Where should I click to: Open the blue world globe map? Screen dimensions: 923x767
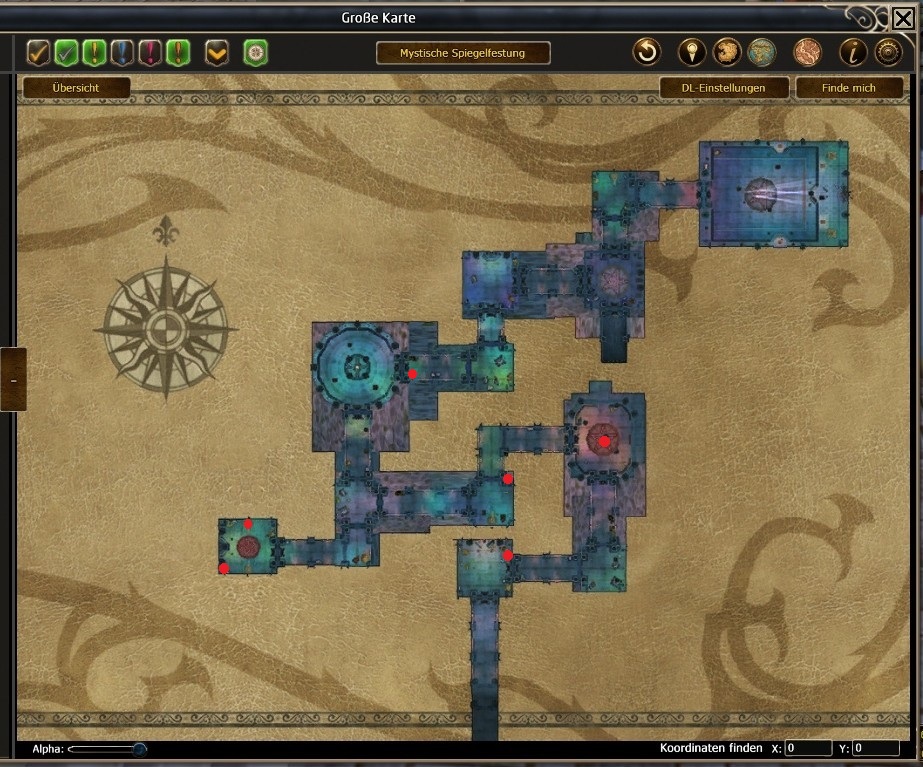pyautogui.click(x=763, y=52)
